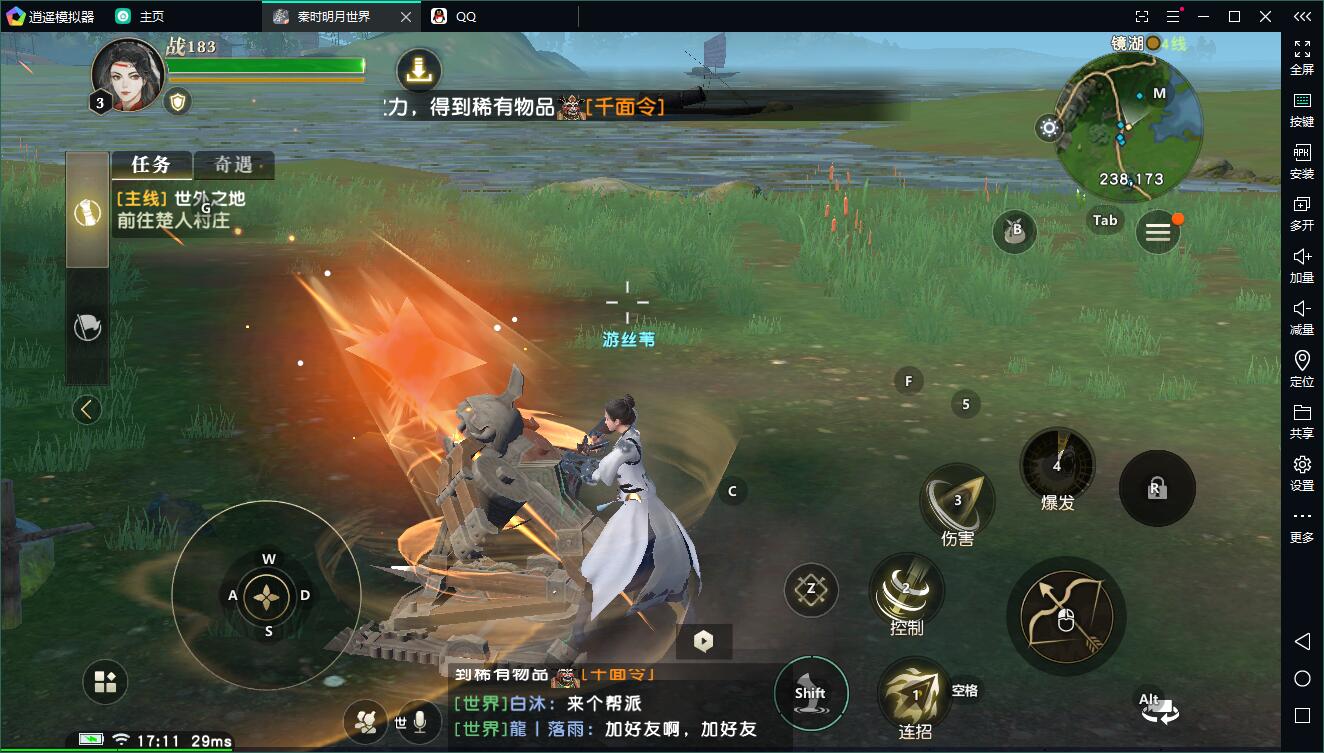Activate the 伤害 damage skill
This screenshot has width=1324, height=753.
pyautogui.click(x=957, y=503)
